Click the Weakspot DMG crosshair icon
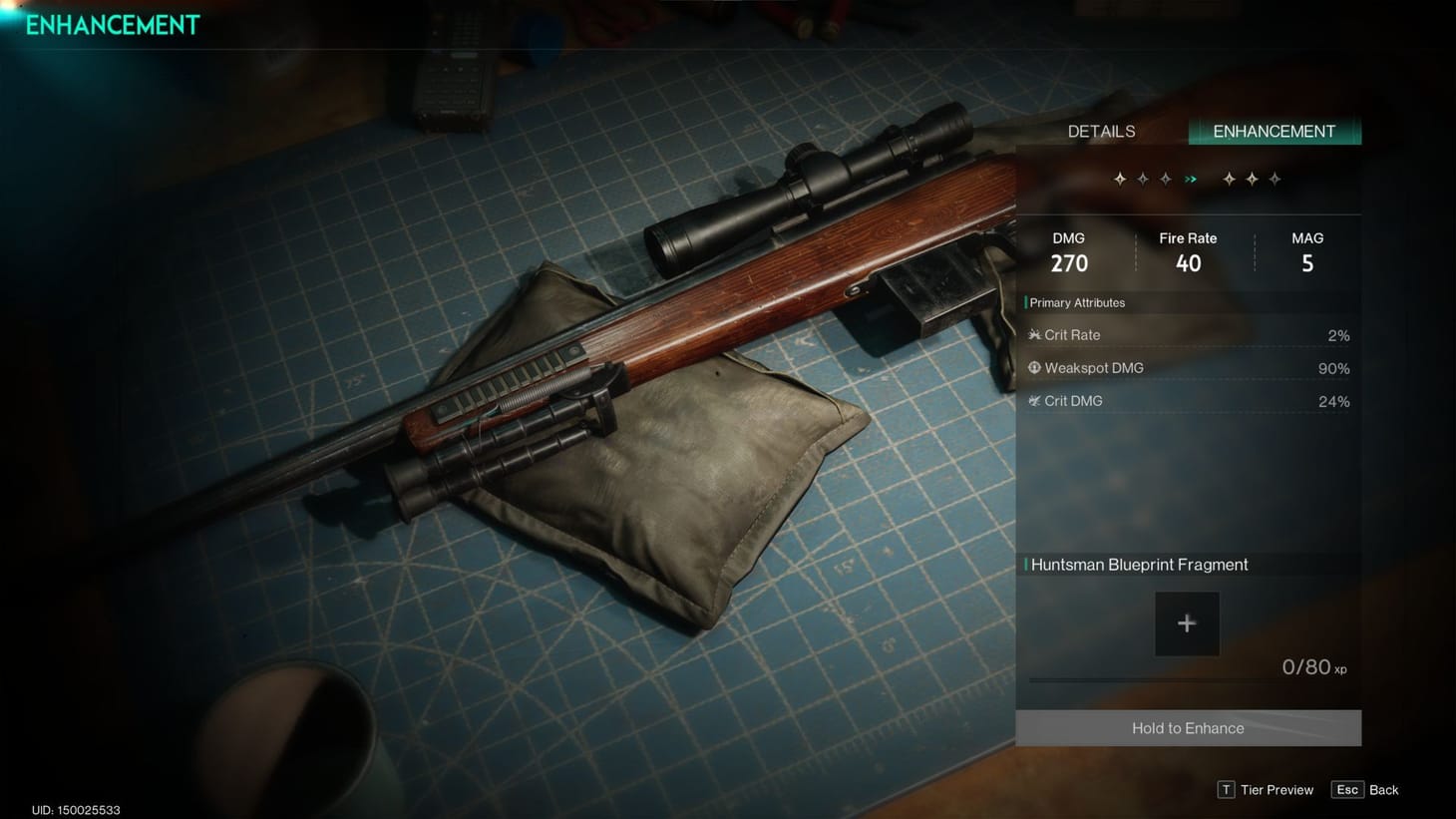1456x819 pixels. click(x=1034, y=367)
